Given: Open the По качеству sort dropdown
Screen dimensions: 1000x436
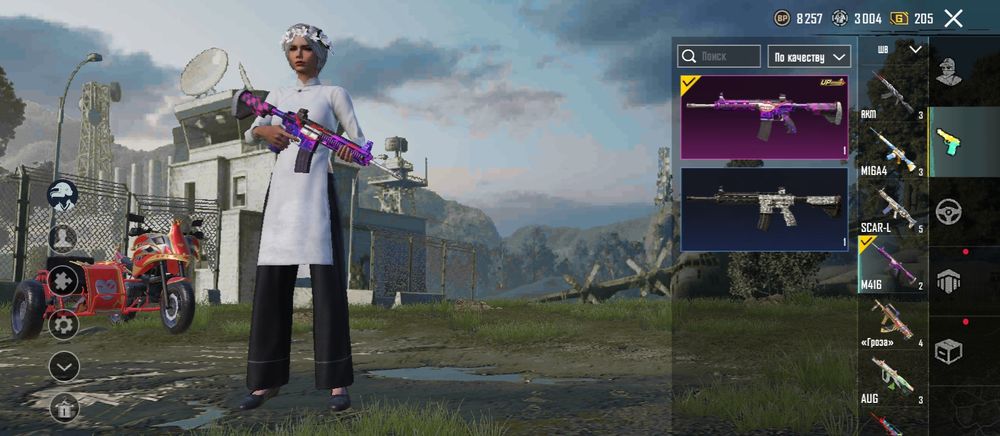Looking at the screenshot, I should coord(809,56).
